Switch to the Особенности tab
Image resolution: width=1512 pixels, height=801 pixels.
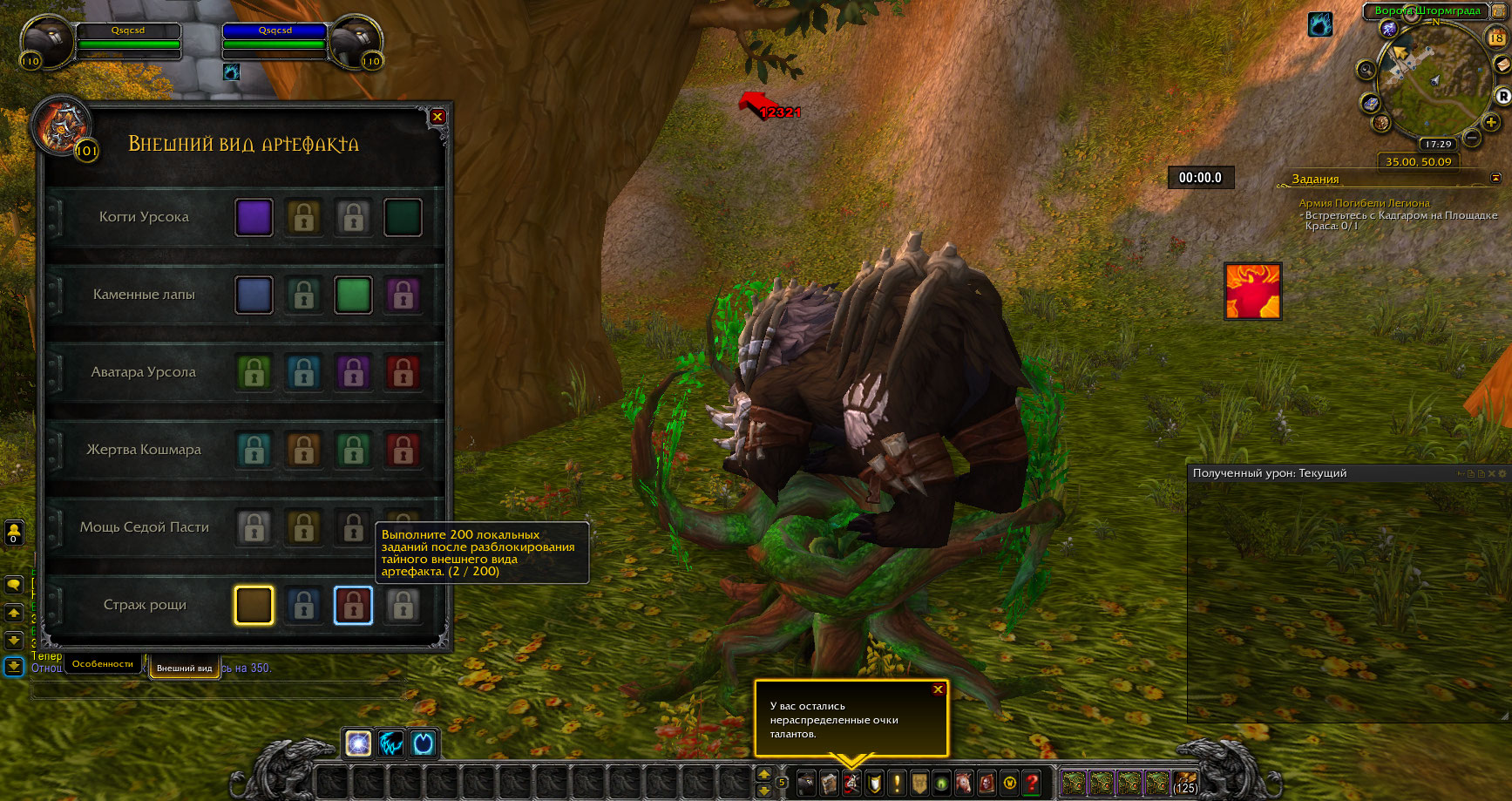point(103,664)
